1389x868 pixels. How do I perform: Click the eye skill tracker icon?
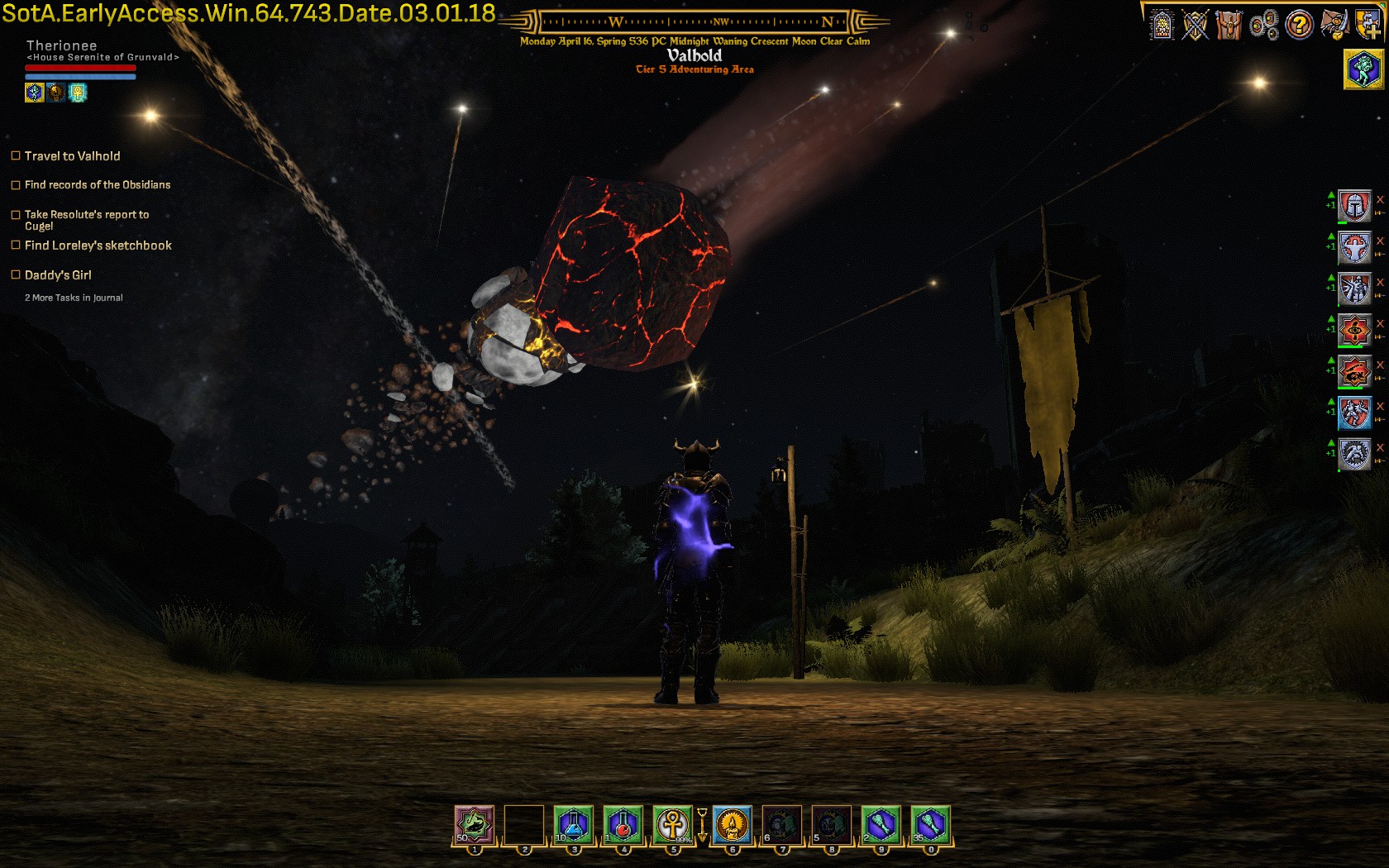click(1355, 330)
